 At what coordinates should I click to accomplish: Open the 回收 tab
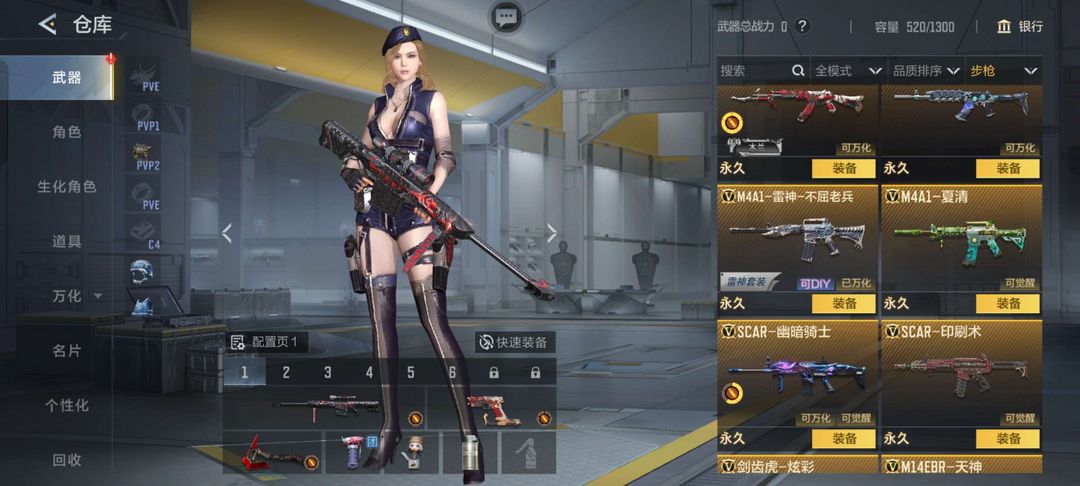(x=66, y=460)
